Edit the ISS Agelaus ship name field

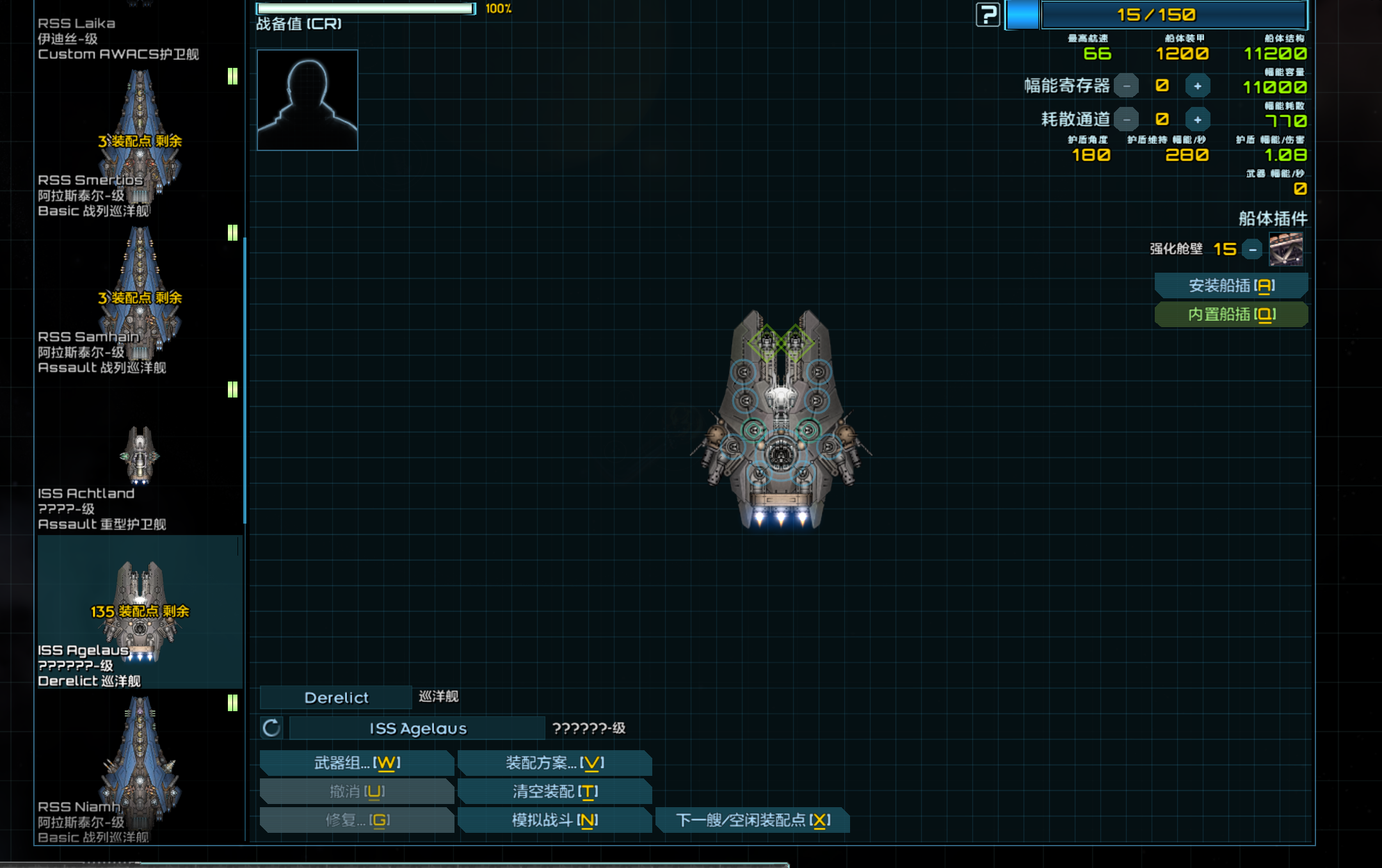coord(417,728)
